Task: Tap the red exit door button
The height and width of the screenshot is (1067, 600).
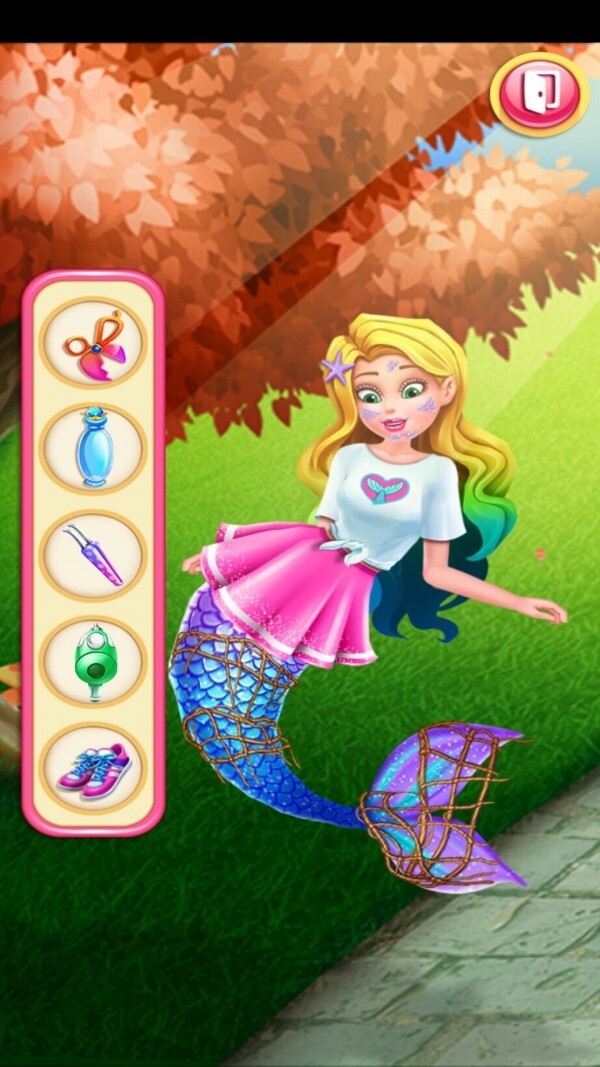Action: tap(539, 93)
